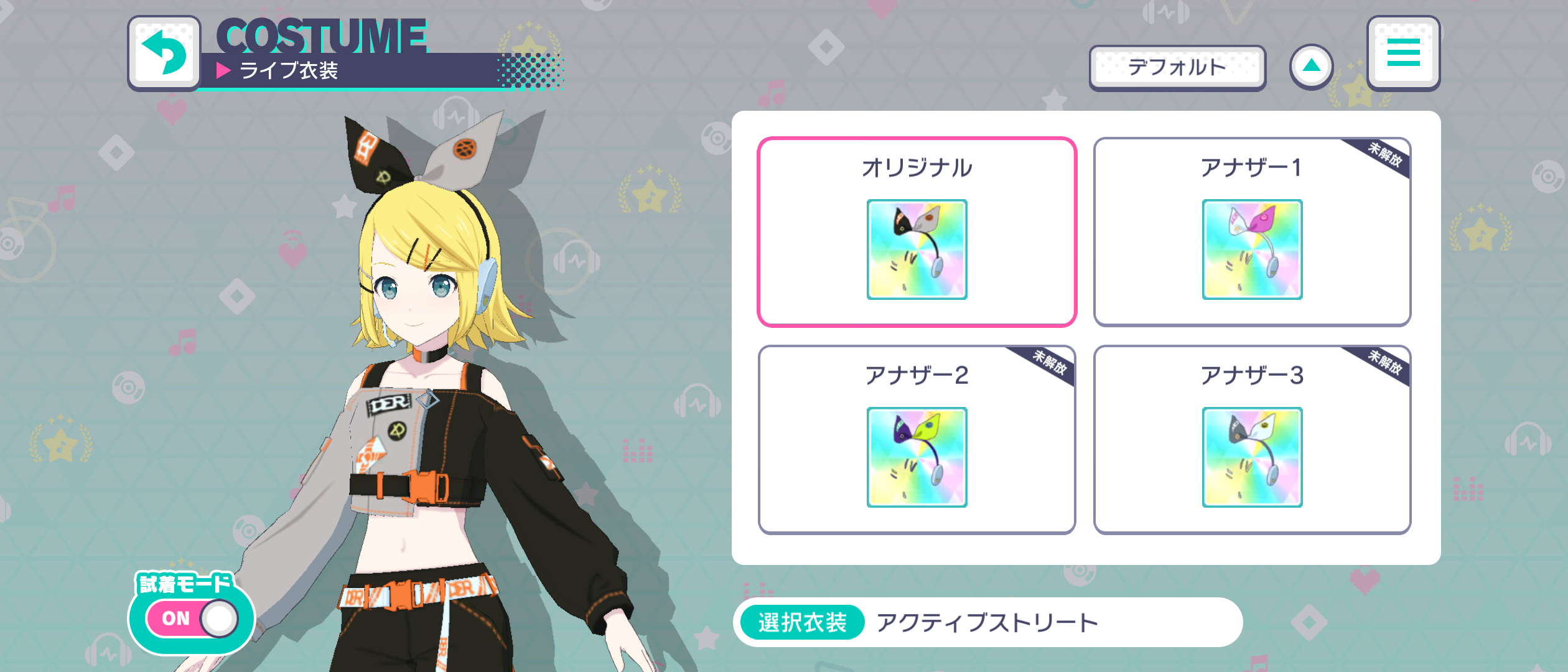Click the character model of Rin

[423, 404]
